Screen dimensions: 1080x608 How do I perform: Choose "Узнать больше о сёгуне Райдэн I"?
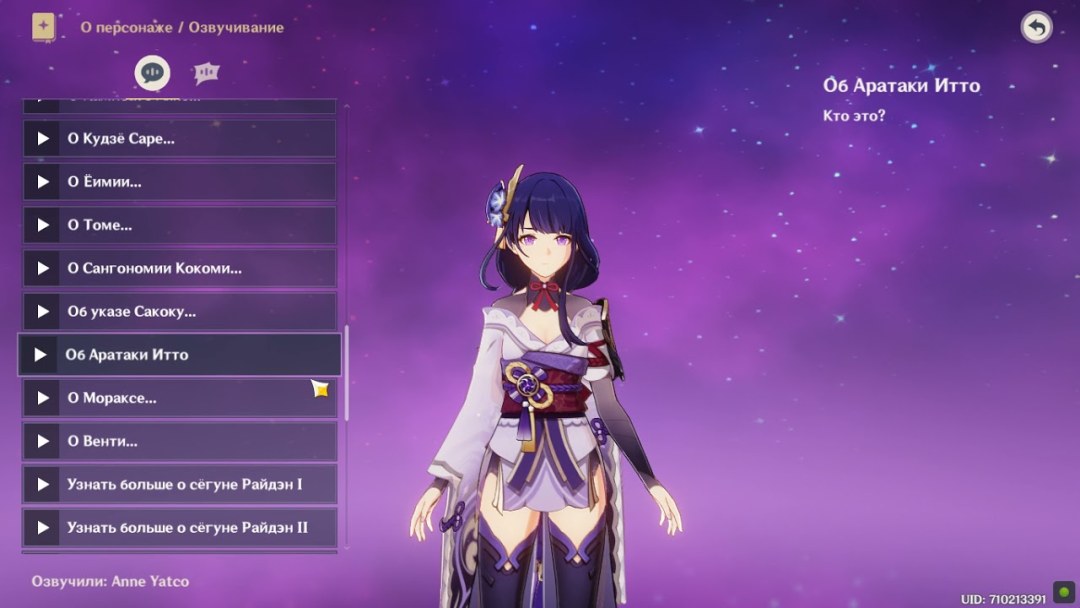[180, 484]
